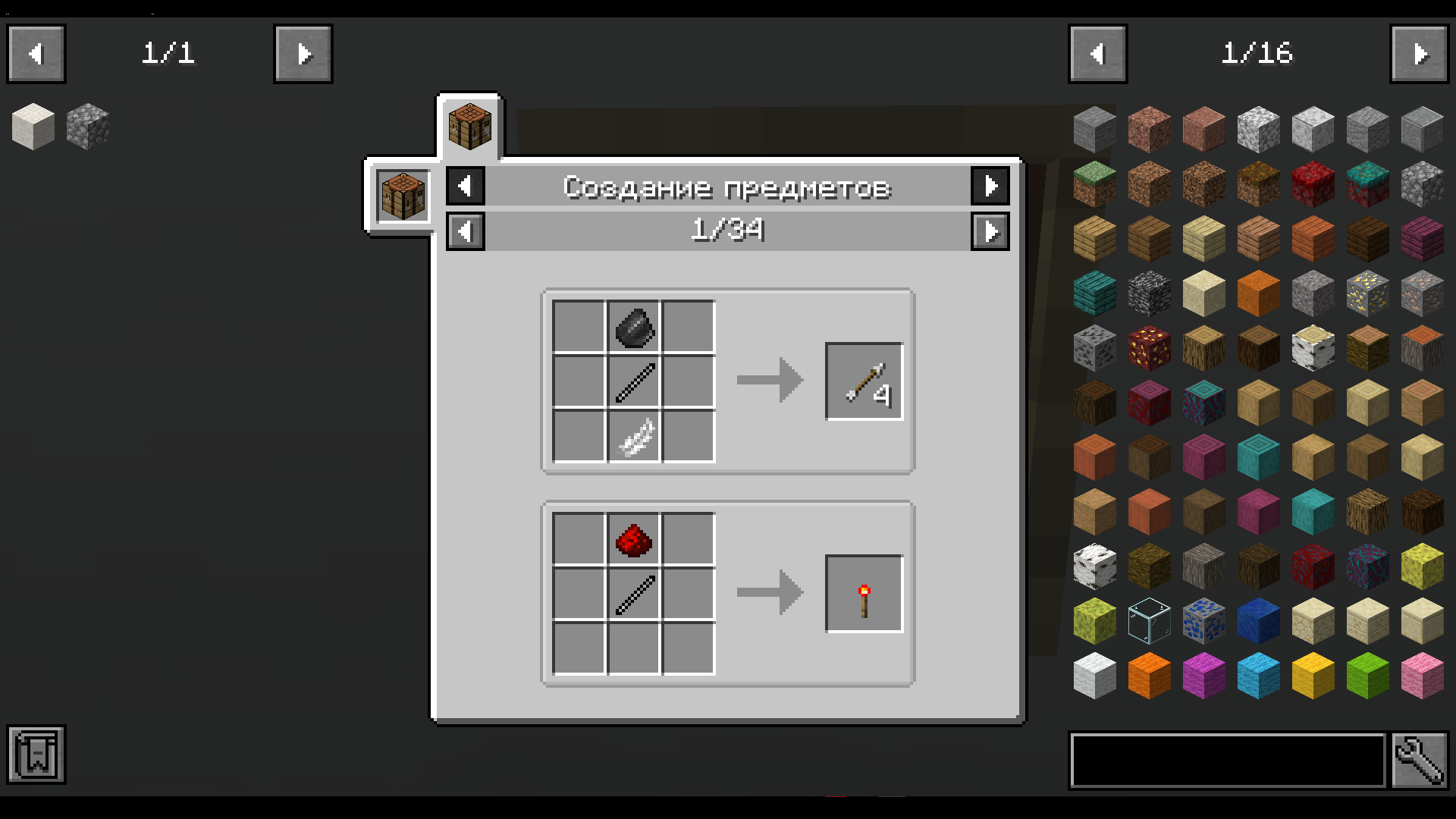Go to next recipe category from Создание предметов
Viewport: 1456px width, 819px height.
pos(990,186)
